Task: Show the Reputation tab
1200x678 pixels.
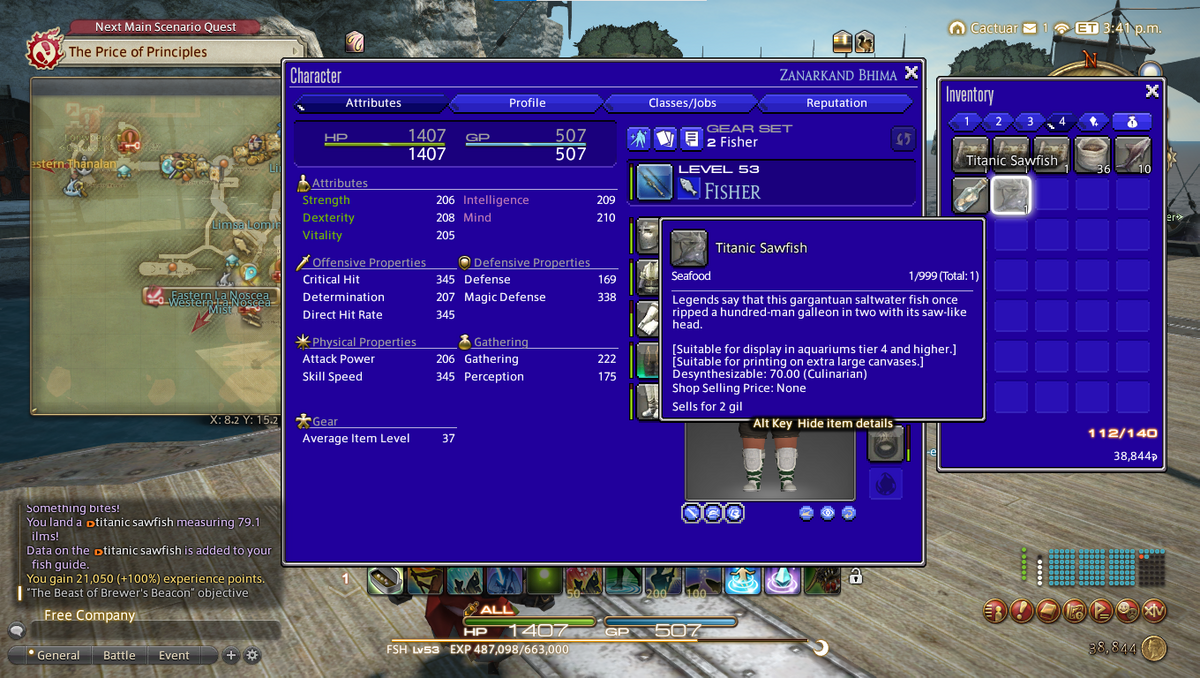Action: (836, 103)
